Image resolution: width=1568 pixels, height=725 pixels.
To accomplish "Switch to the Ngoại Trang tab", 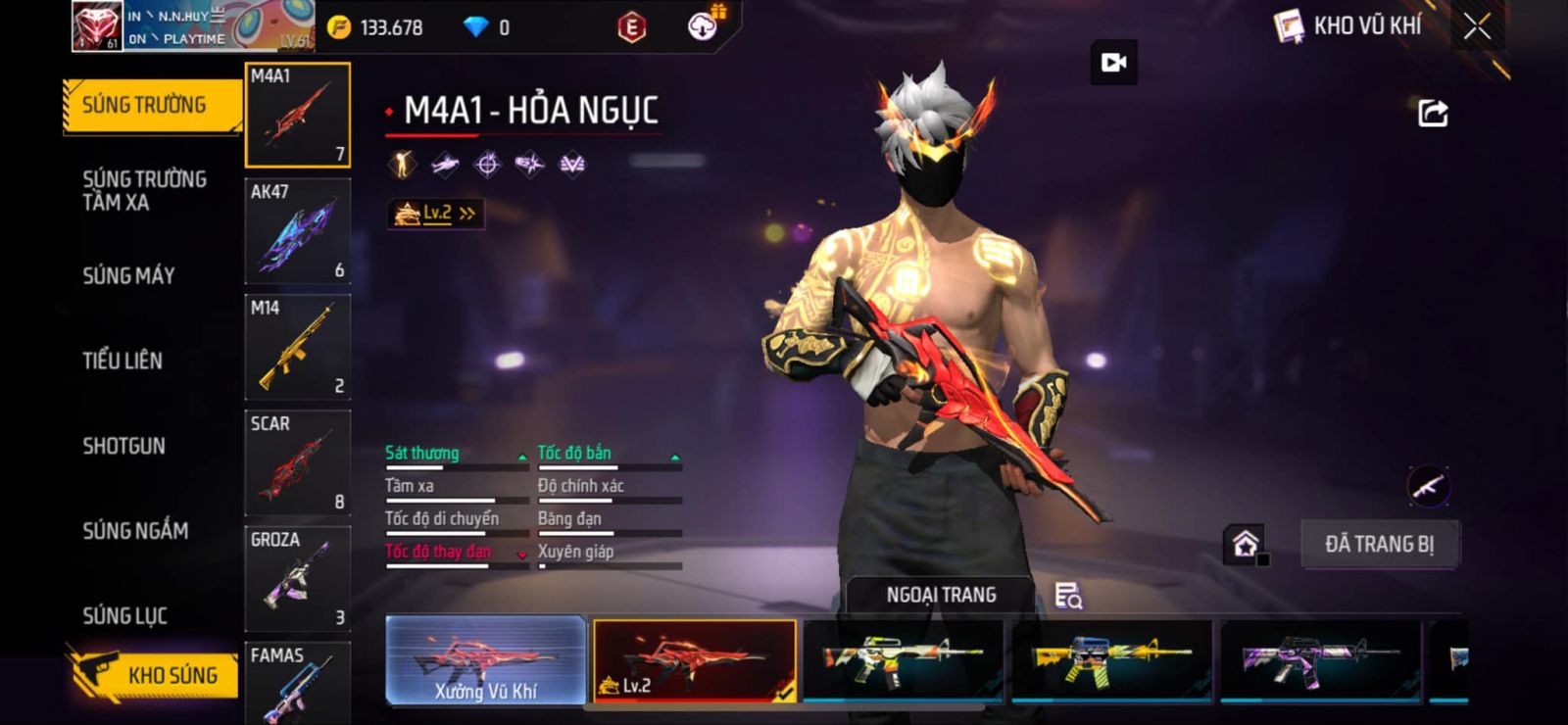I will (941, 595).
